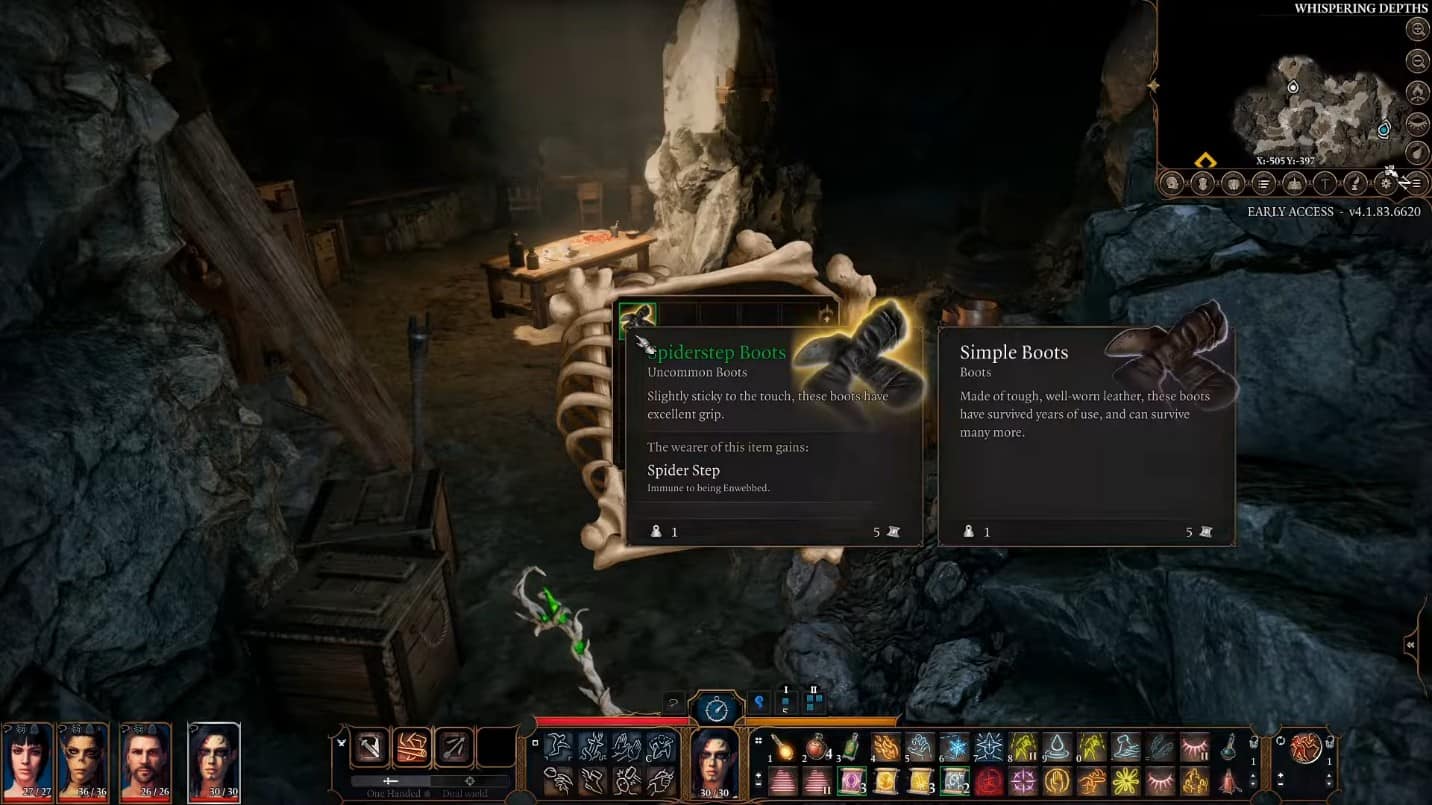Open the campfire button beside the minimap
The width and height of the screenshot is (1432, 805).
(x=1416, y=93)
